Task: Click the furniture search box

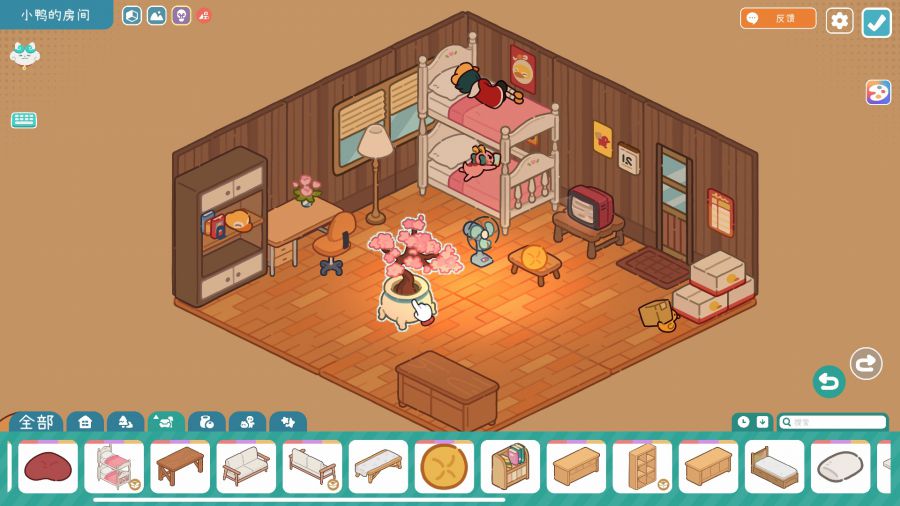Action: (x=833, y=422)
